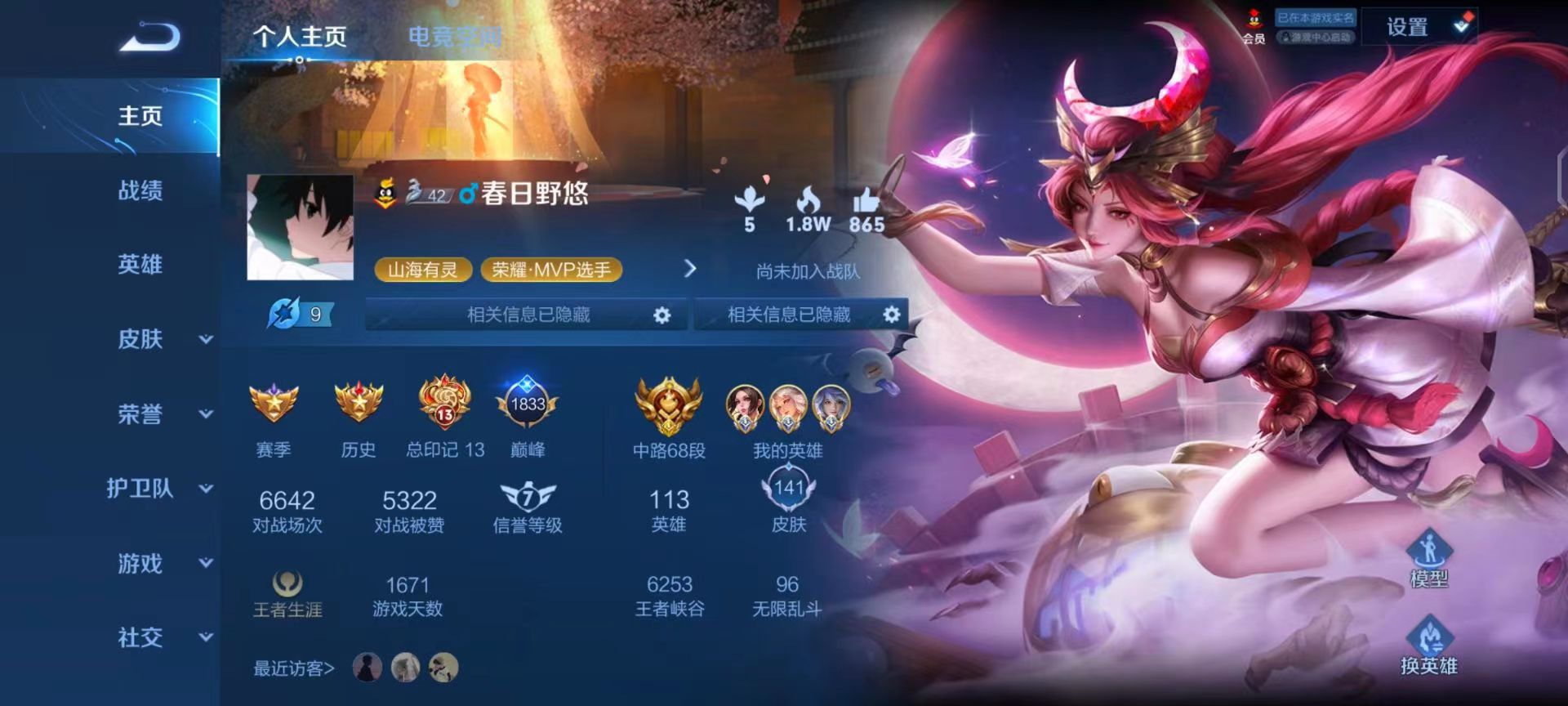This screenshot has width=1568, height=706.
Task: Toggle the privacy gear on second 相关信息已隐藏 panel
Action: click(x=892, y=314)
